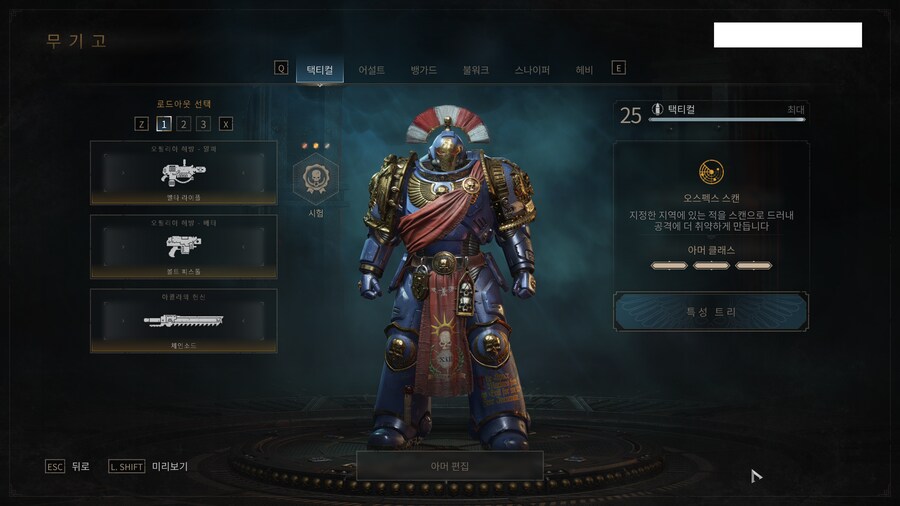Screen dimensions: 900x506
Task: Choose the 불워크 class tab
Action: click(x=476, y=70)
